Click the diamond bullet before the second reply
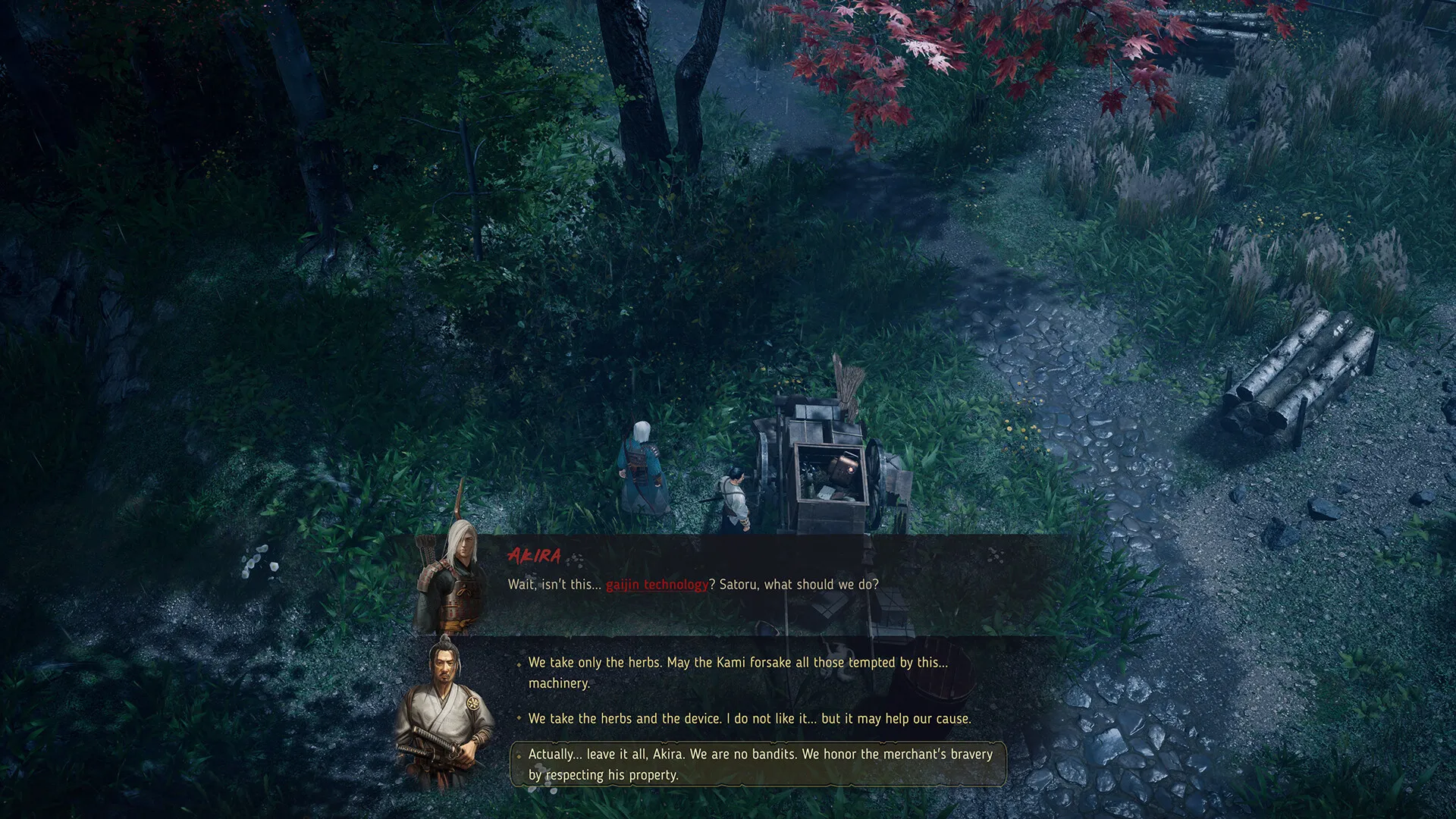The width and height of the screenshot is (1456, 819). tap(519, 718)
